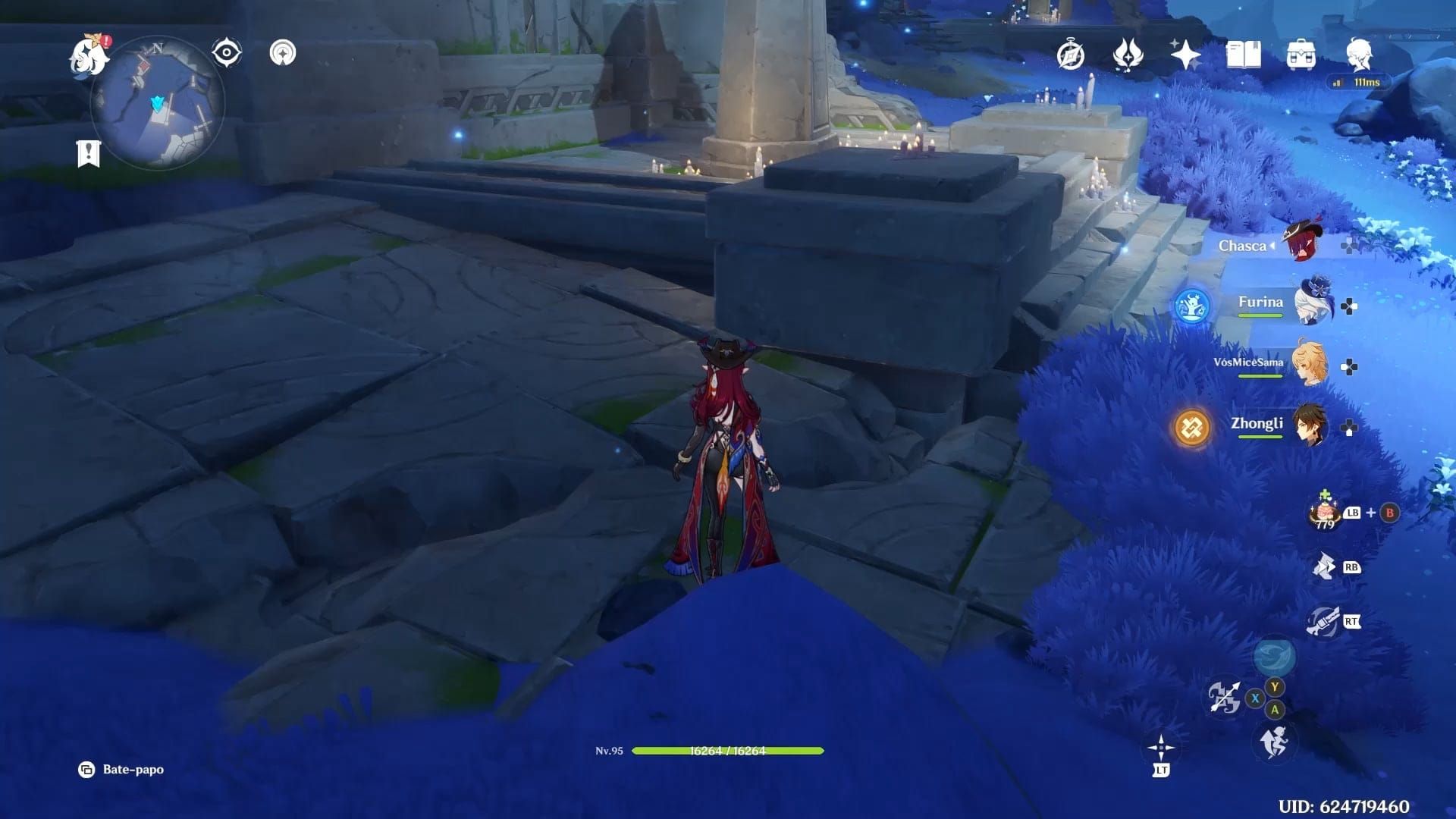1456x819 pixels.
Task: Open the character profile head icon
Action: [1358, 55]
